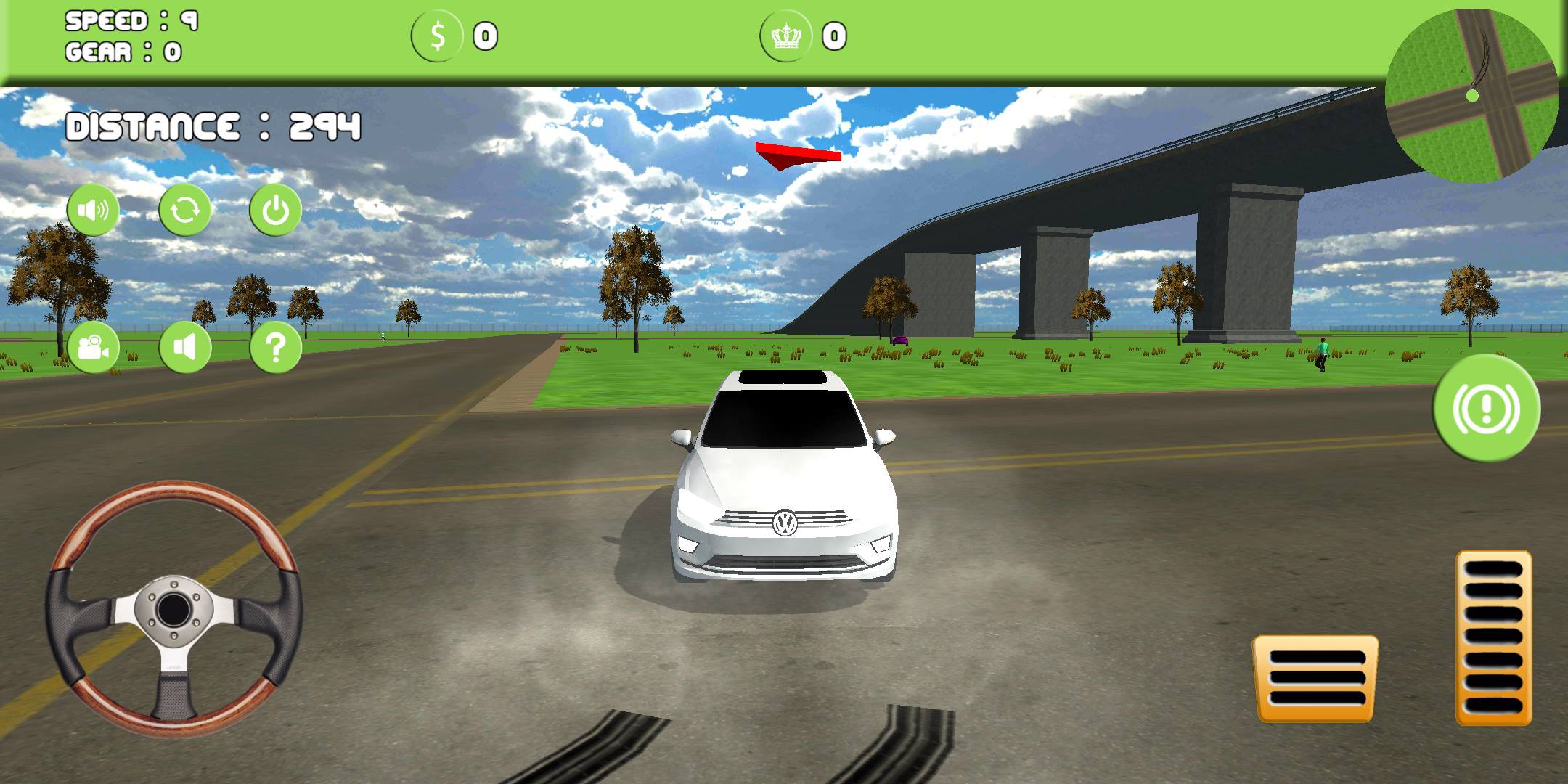Tap the crown score icon
The height and width of the screenshot is (784, 1568).
pos(785,34)
